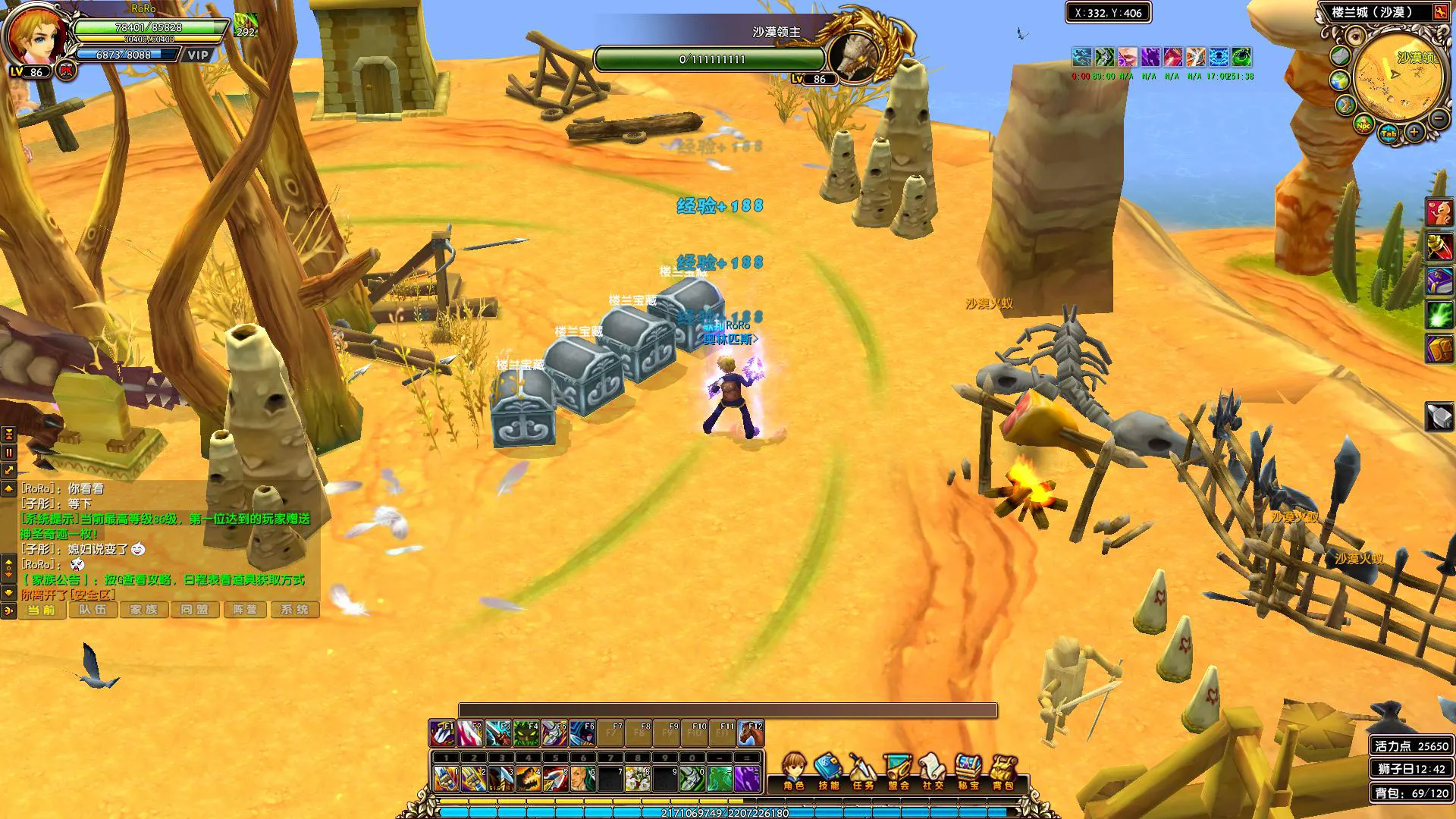Activate the F4 green demon face skill
This screenshot has height=819, width=1456.
526,734
